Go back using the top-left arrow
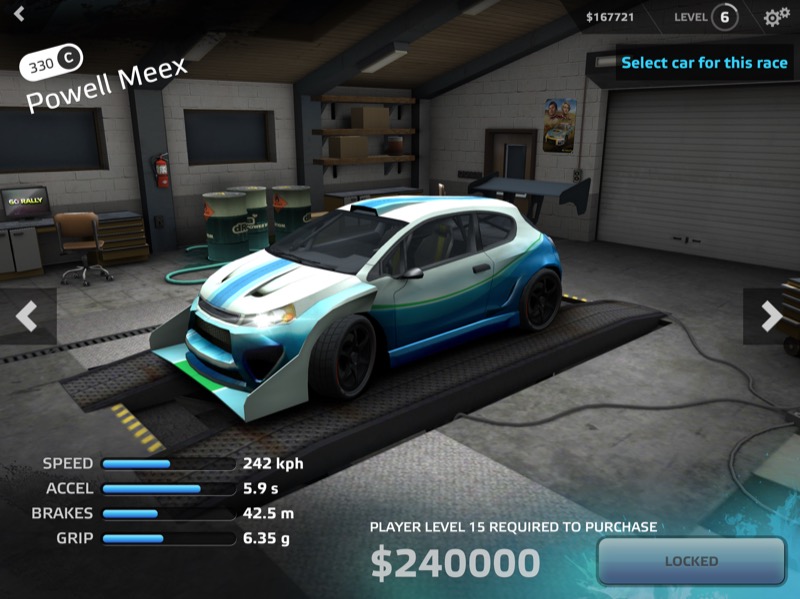Screen dimensions: 800x599 click(18, 15)
